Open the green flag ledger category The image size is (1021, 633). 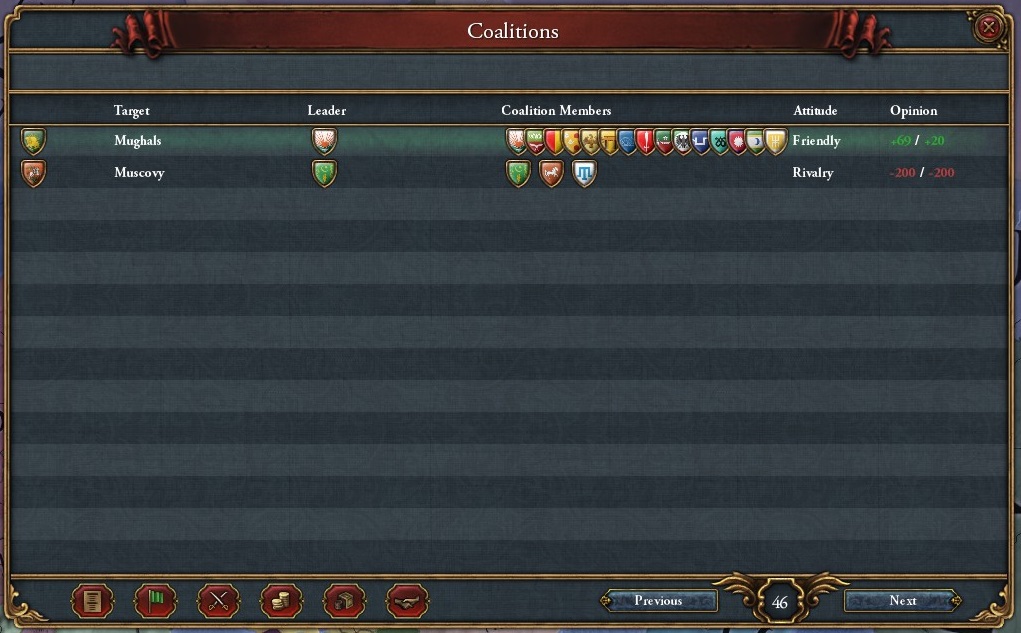[155, 601]
